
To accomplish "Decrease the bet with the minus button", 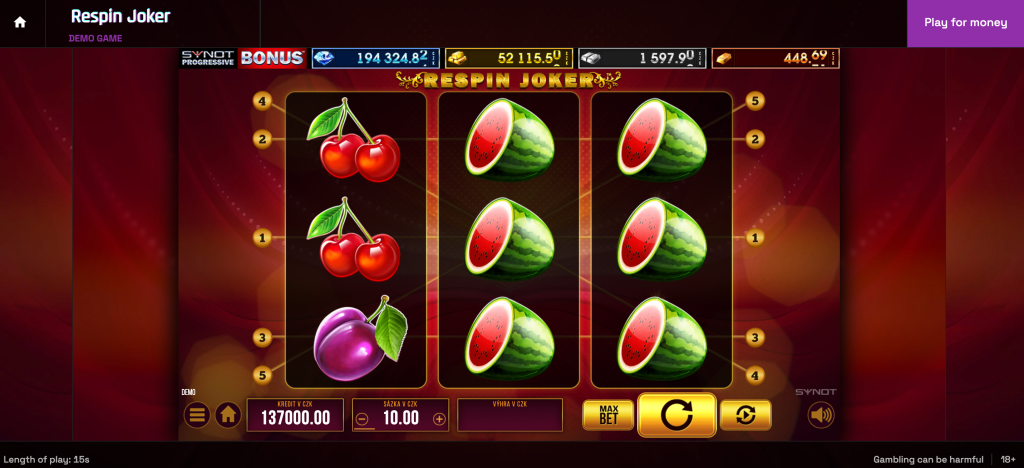I will point(362,419).
